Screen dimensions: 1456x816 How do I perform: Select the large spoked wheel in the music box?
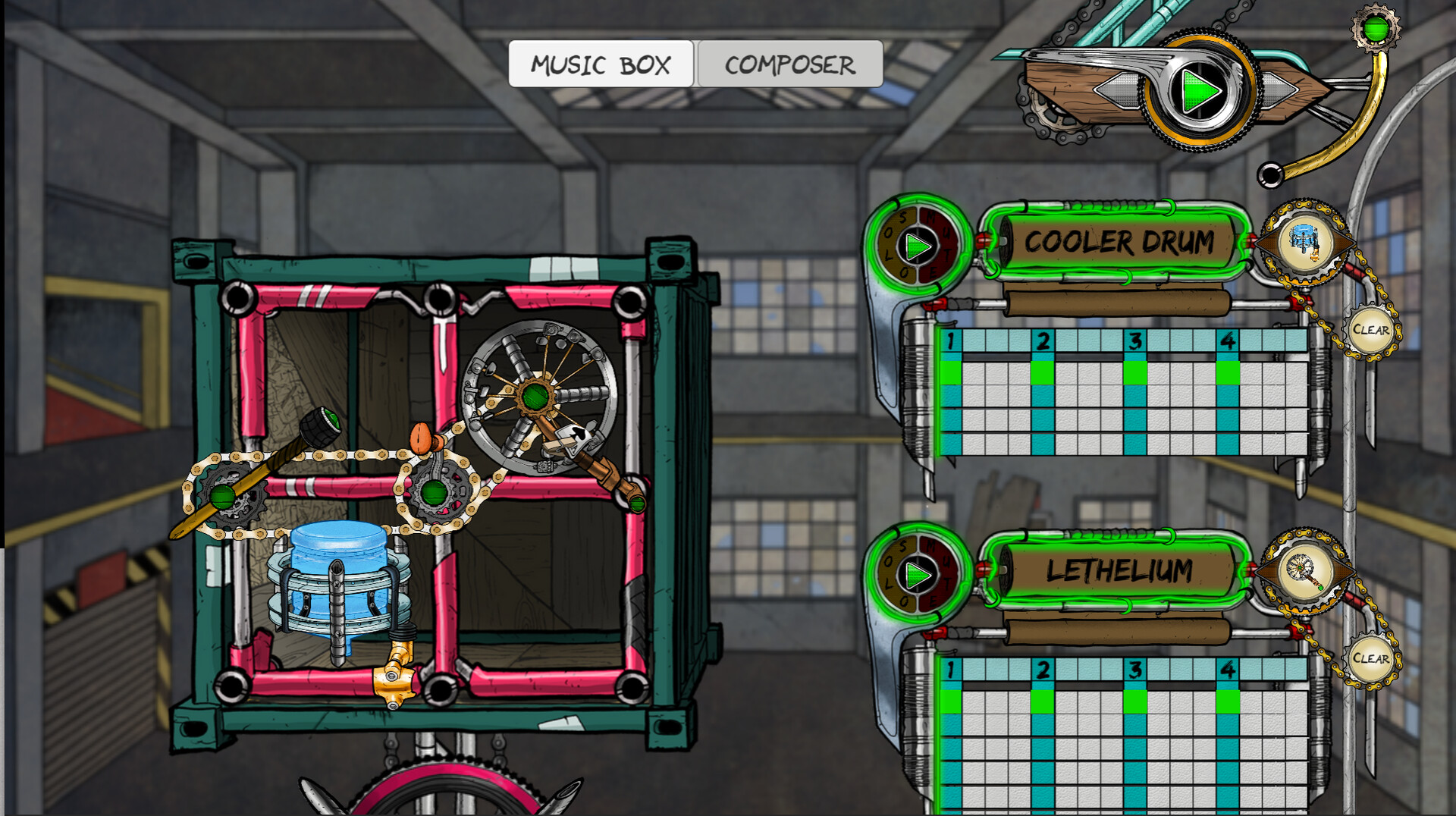[538, 394]
